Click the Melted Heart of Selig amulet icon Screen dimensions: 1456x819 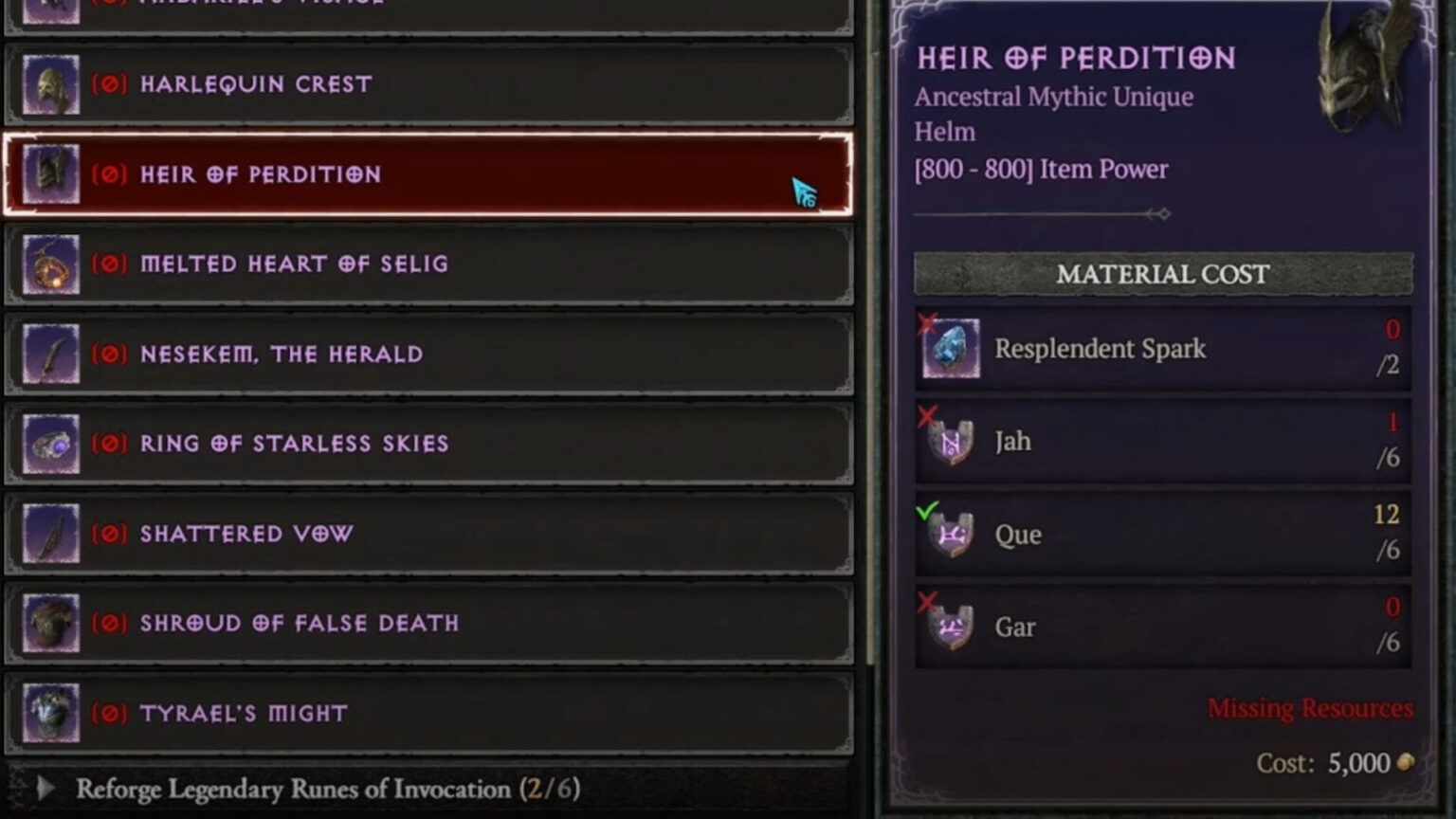coord(49,264)
